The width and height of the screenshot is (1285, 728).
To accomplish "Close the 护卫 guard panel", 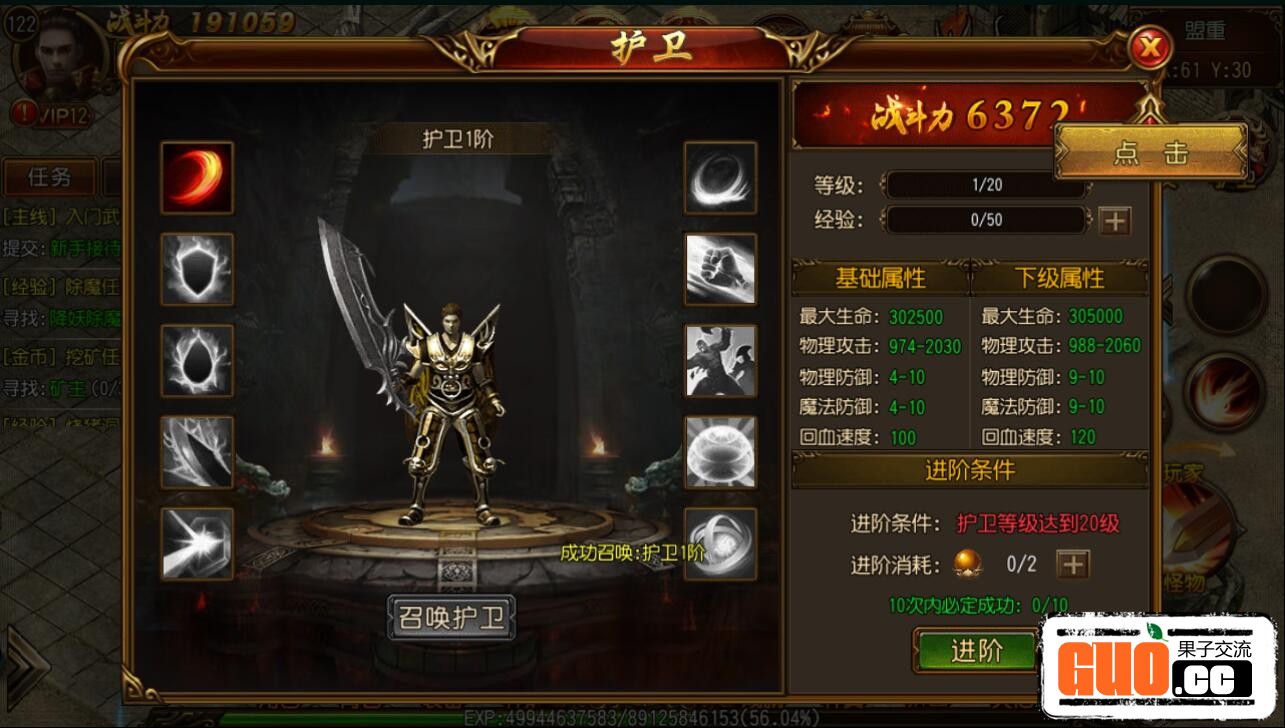I will click(1151, 46).
